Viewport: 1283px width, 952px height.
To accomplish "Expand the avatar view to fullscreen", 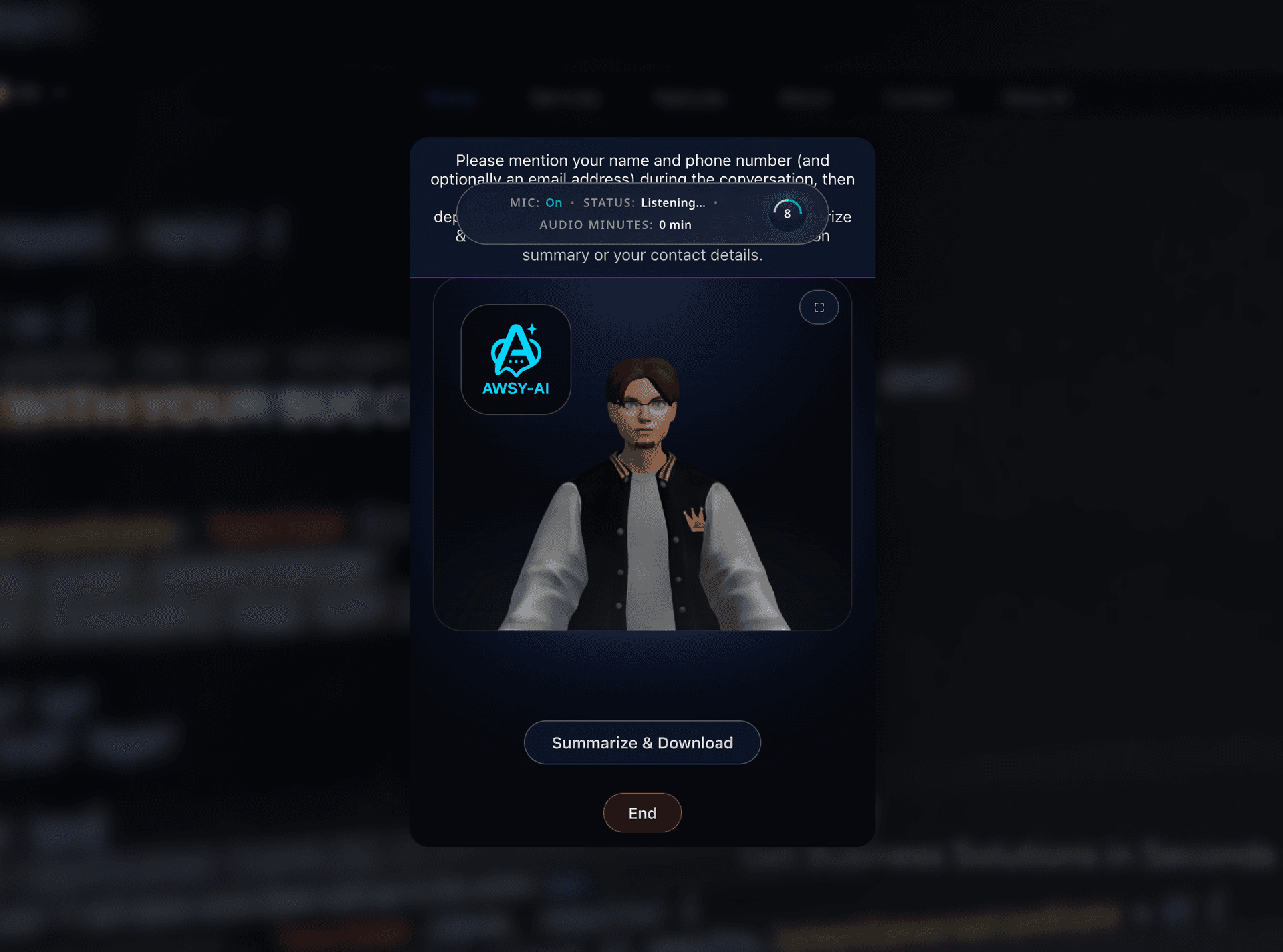I will (x=819, y=307).
